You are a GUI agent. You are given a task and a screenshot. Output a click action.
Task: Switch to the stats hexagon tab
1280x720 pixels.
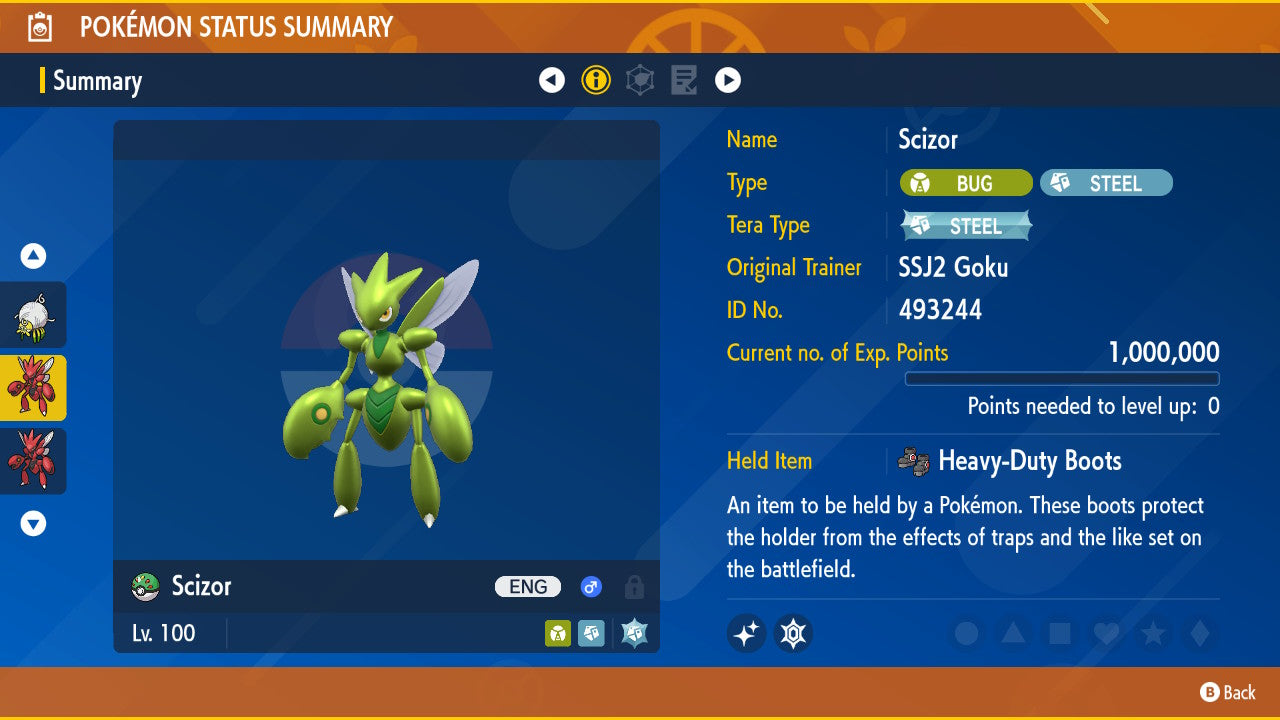pyautogui.click(x=640, y=80)
